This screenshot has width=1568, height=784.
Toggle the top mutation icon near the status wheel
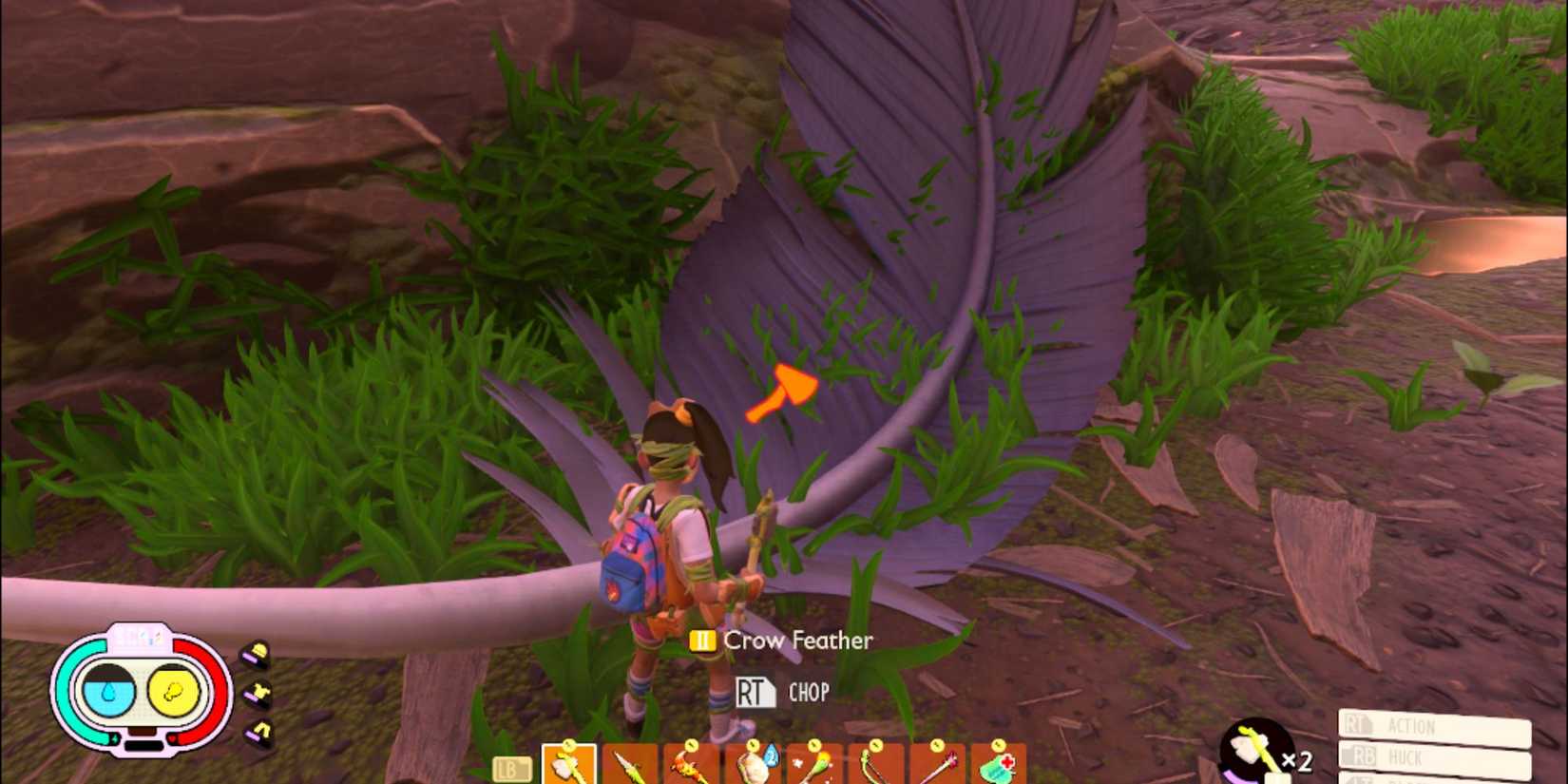coord(256,652)
